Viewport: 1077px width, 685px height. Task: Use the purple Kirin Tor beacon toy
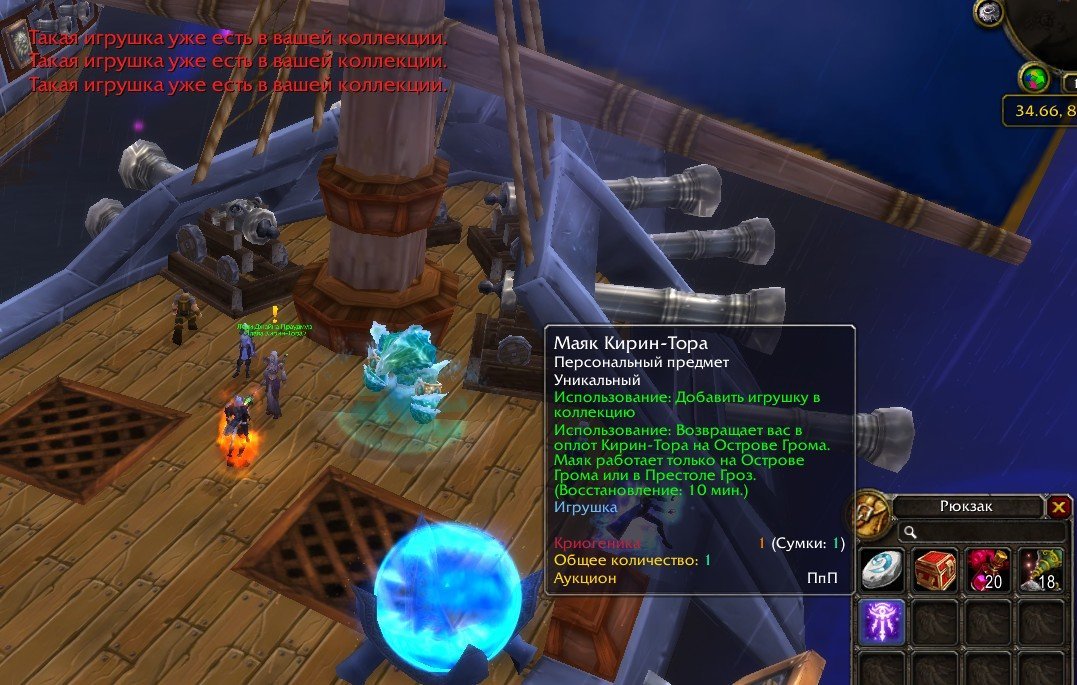(882, 621)
